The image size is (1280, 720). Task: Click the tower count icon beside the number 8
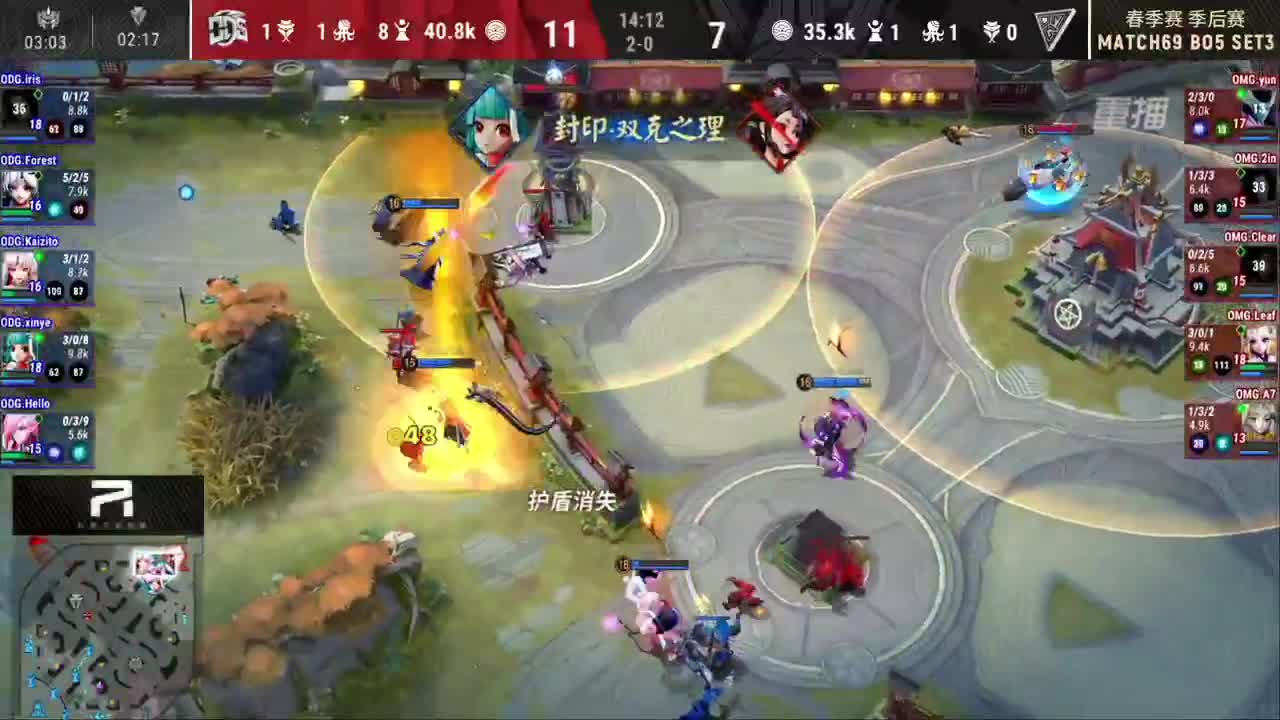[401, 31]
